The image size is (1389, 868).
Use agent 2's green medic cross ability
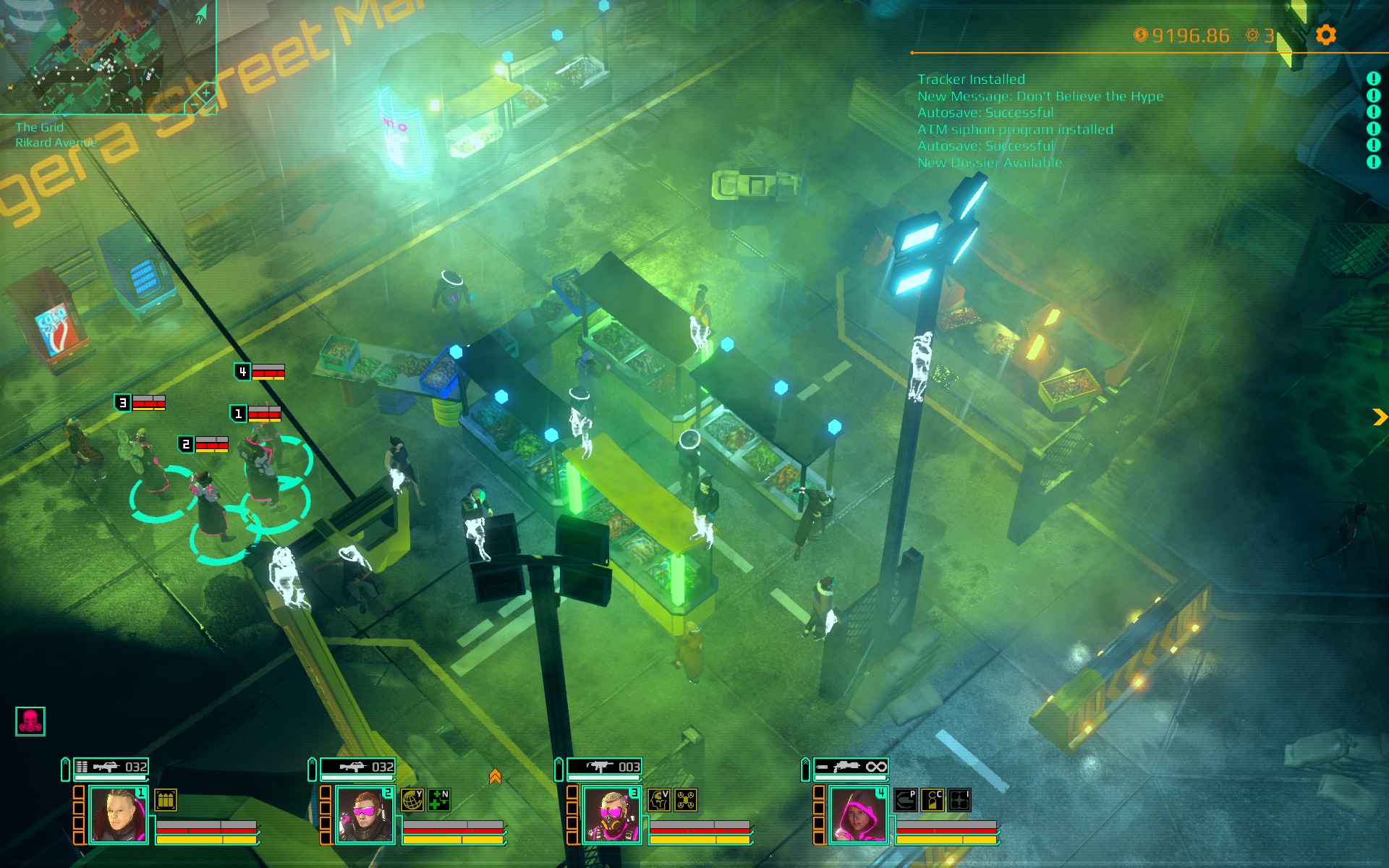pos(439,800)
